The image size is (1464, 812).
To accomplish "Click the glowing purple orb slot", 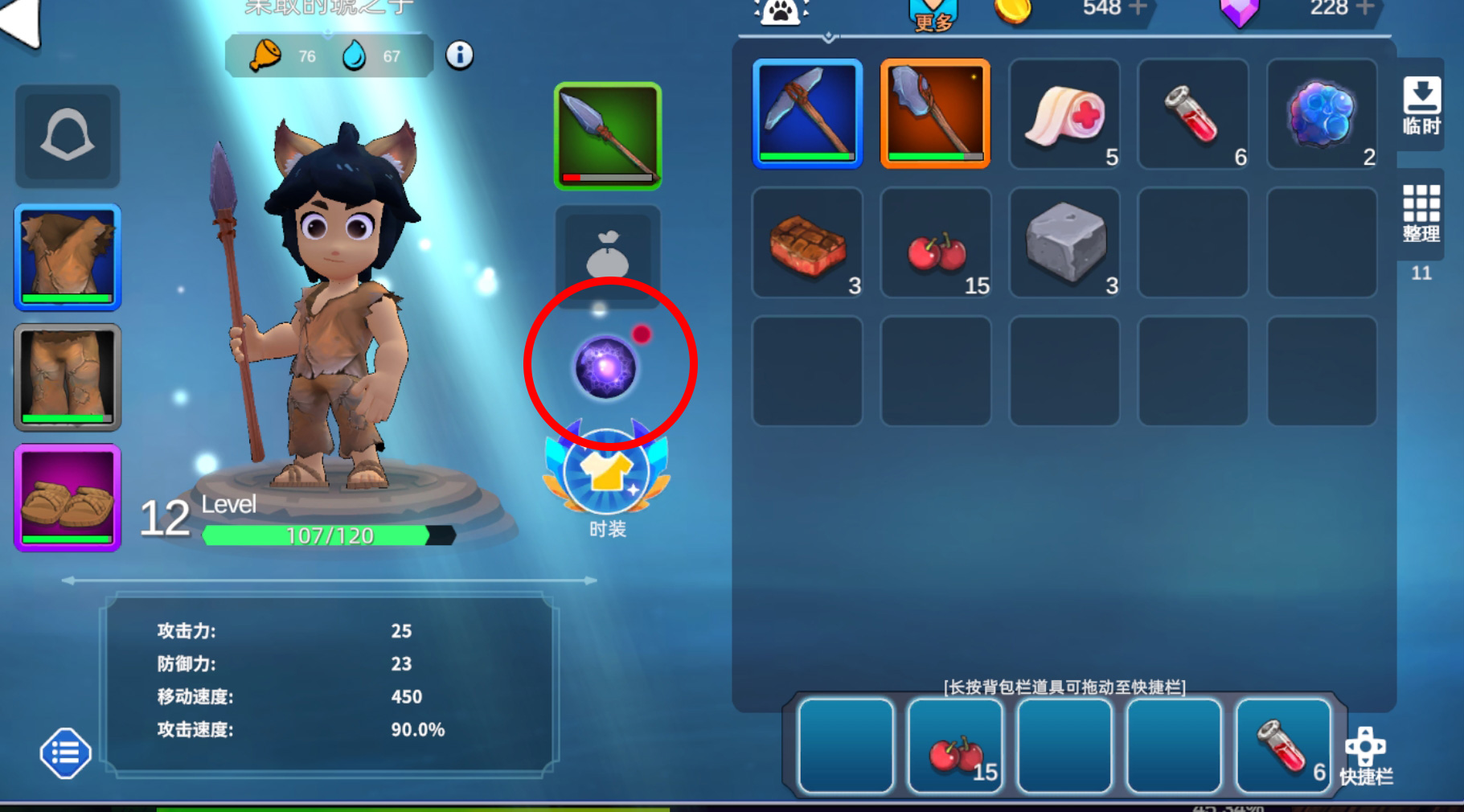I will pyautogui.click(x=606, y=367).
